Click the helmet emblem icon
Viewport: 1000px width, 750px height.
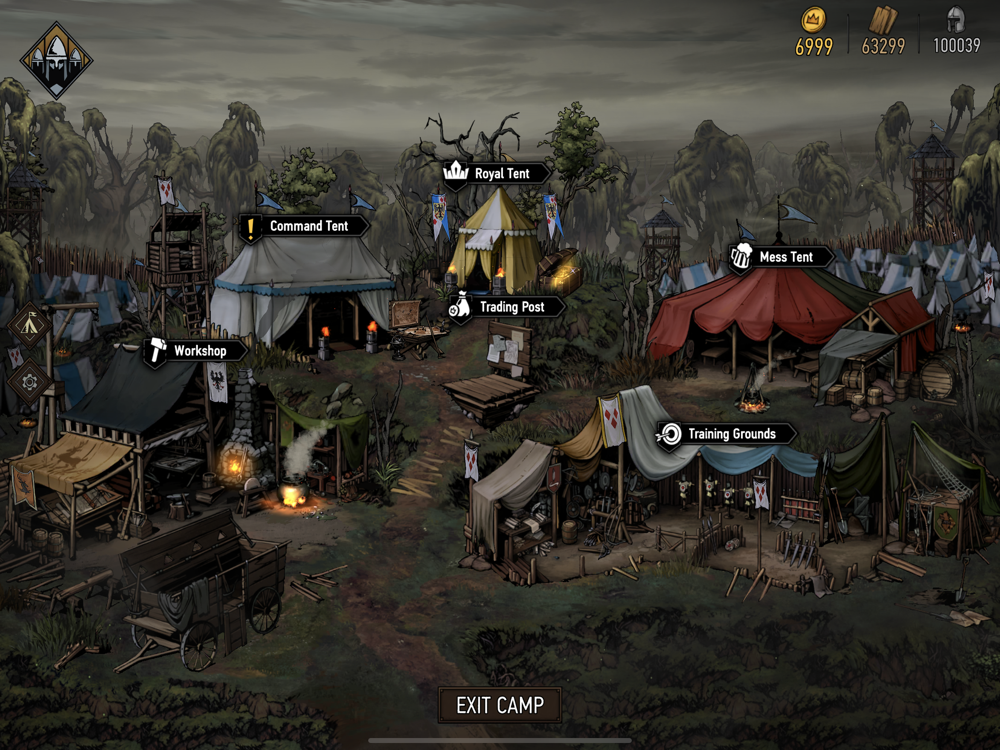[56, 60]
